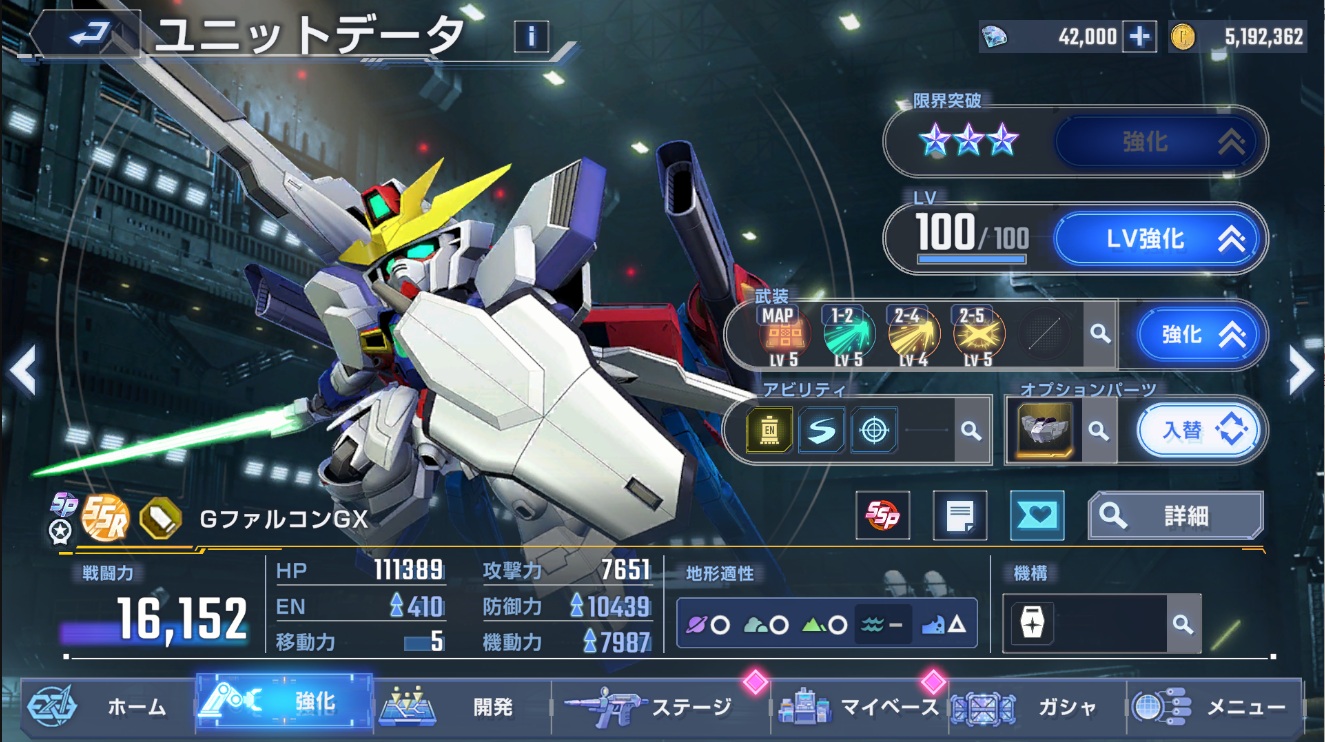Screen dimensions: 1325x742
Task: Open the メニュー menu
Action: (1215, 707)
